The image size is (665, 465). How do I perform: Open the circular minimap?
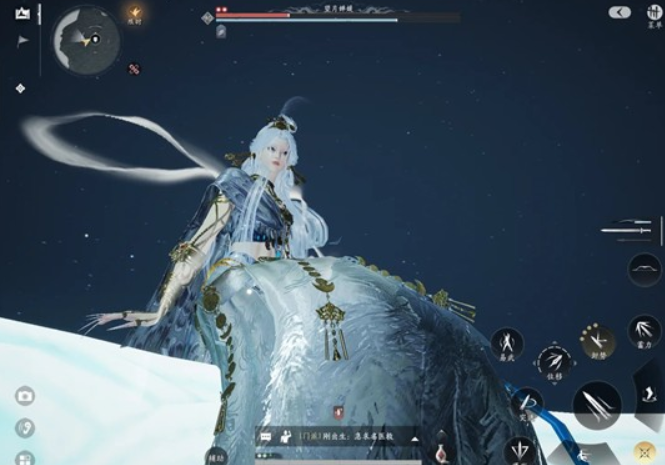[86, 39]
